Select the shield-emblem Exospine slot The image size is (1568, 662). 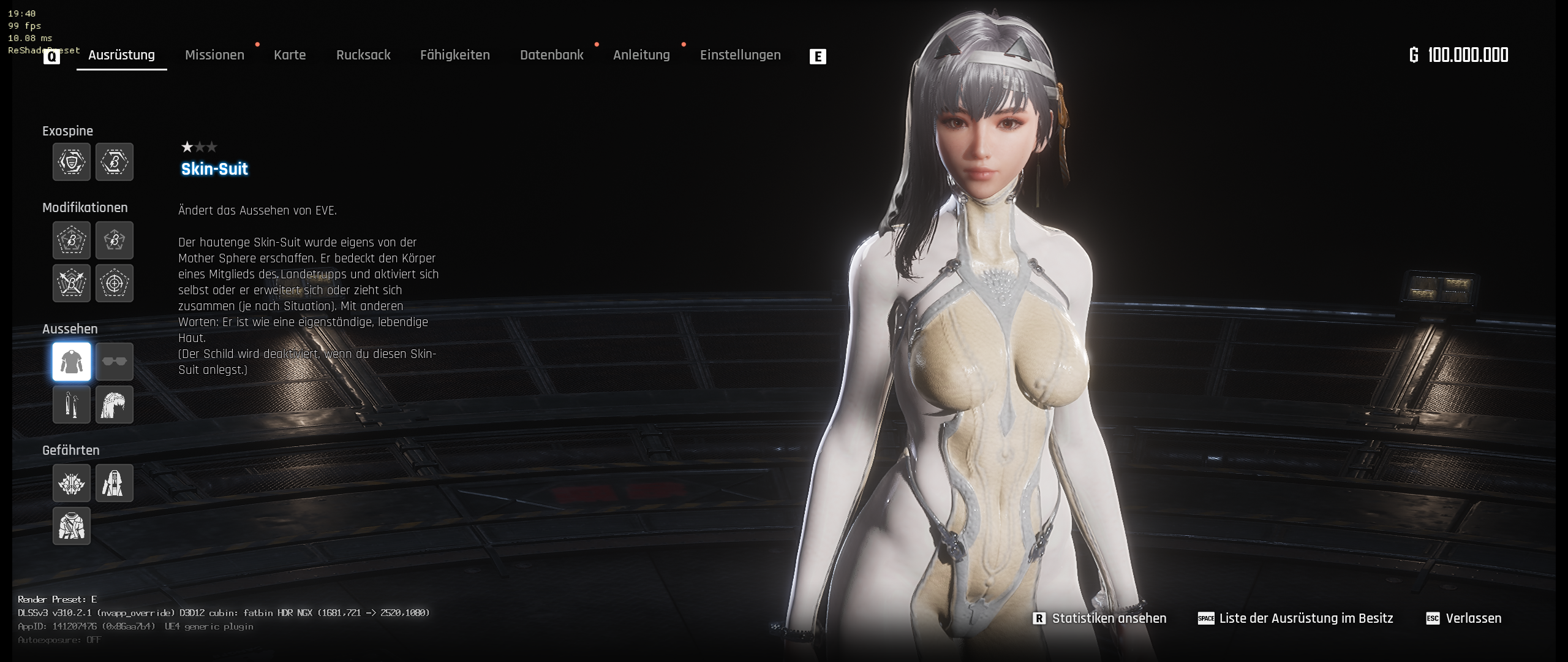point(72,162)
